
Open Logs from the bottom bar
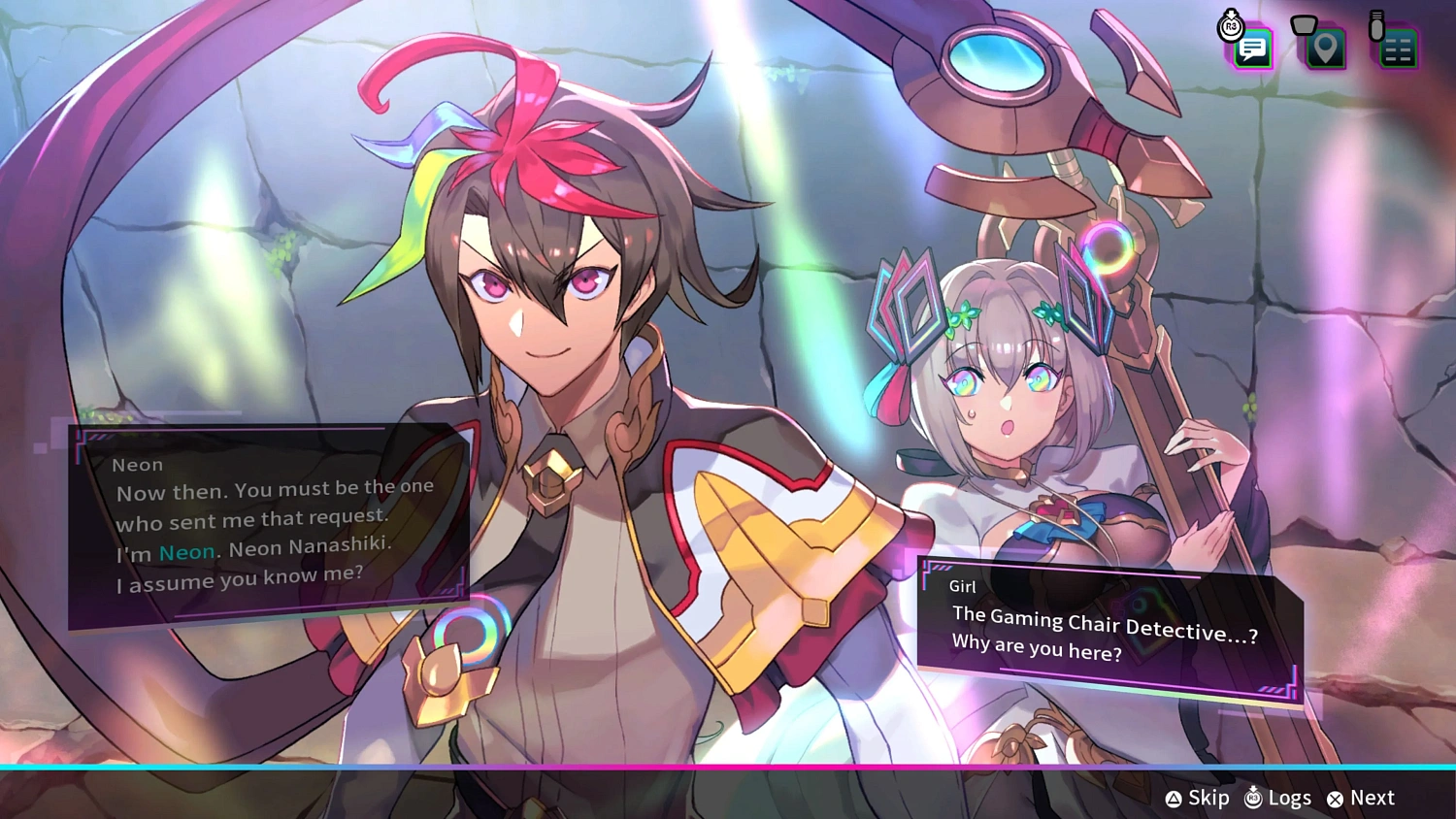(x=1291, y=798)
